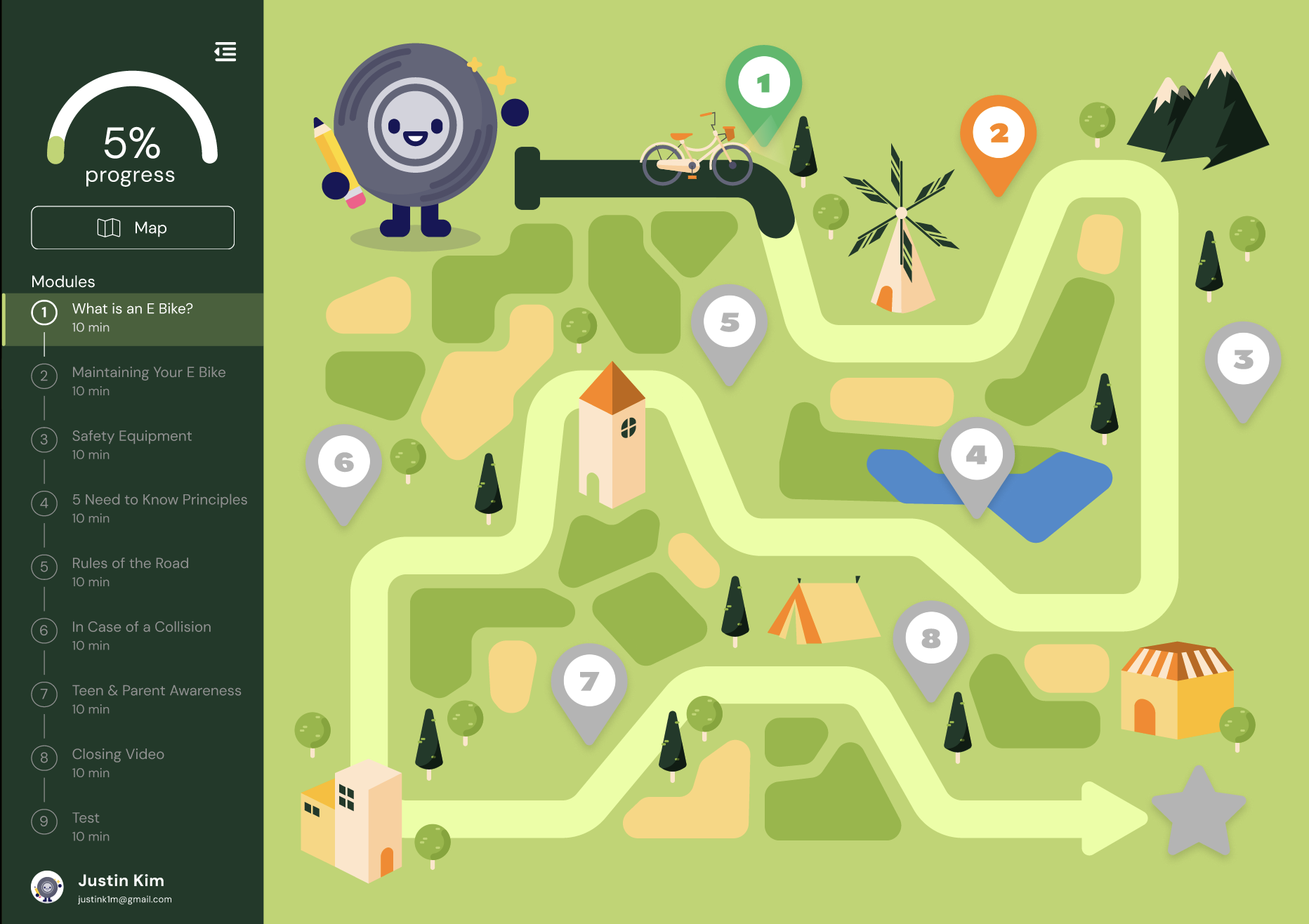Select the orange marker 2 near the mountains

tap(999, 133)
